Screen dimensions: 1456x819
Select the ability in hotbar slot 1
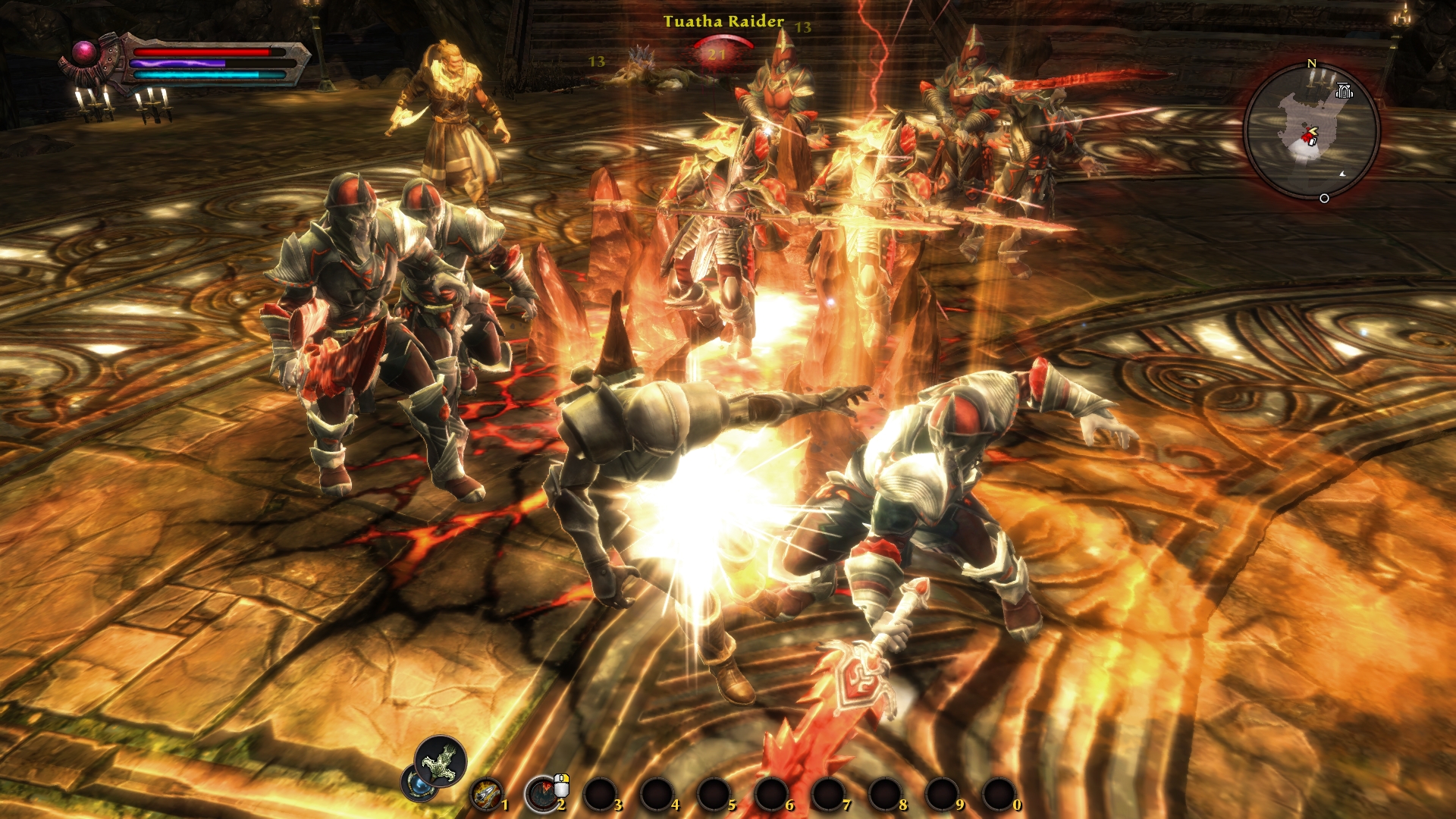[x=486, y=794]
